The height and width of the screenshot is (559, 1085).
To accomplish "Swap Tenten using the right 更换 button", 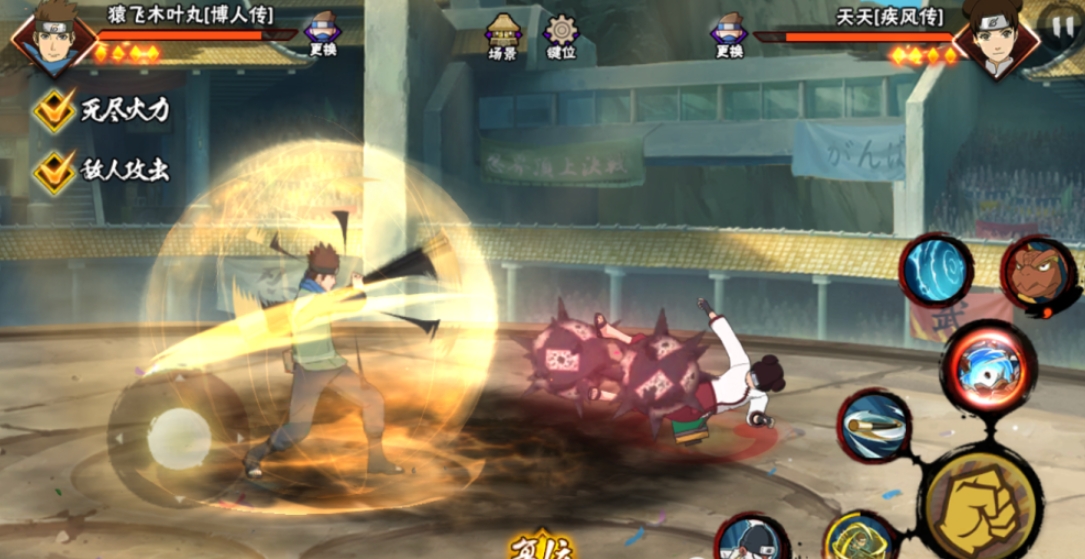I will (x=729, y=34).
